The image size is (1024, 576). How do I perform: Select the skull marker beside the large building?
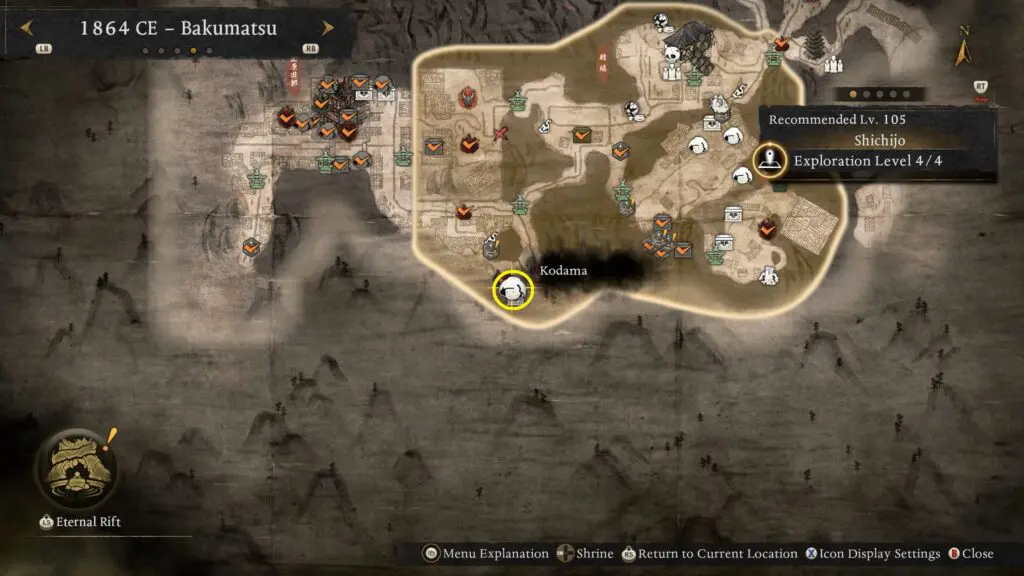click(x=672, y=54)
